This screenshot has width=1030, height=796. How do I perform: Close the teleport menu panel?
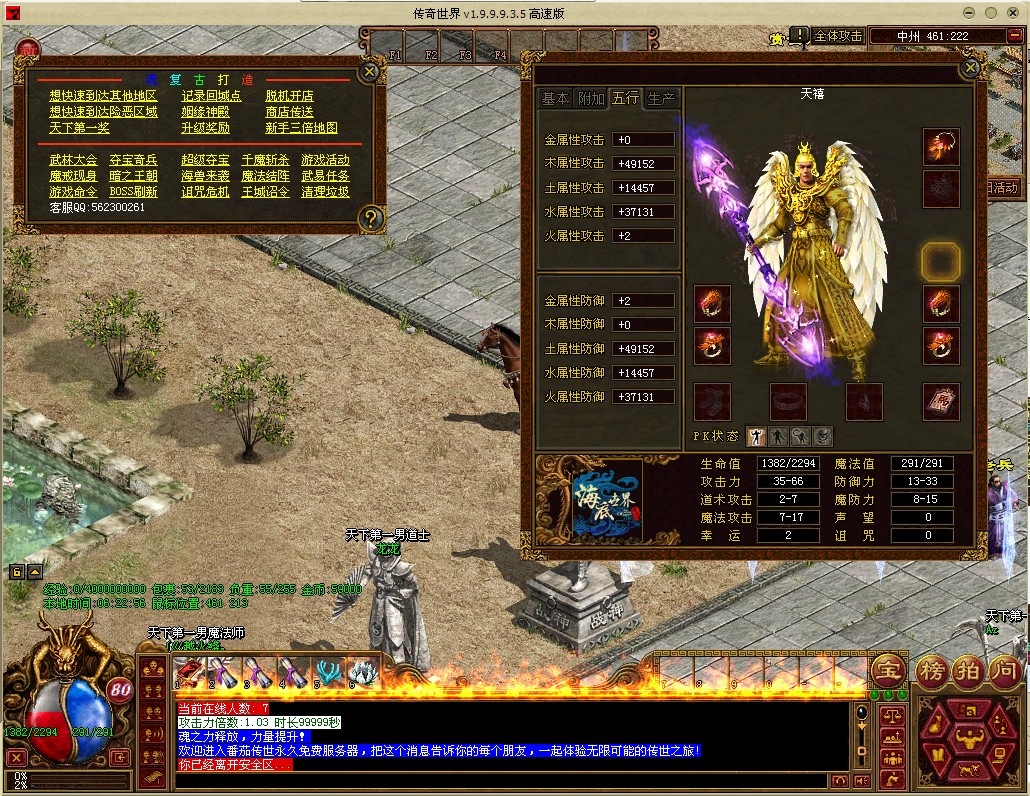369,71
